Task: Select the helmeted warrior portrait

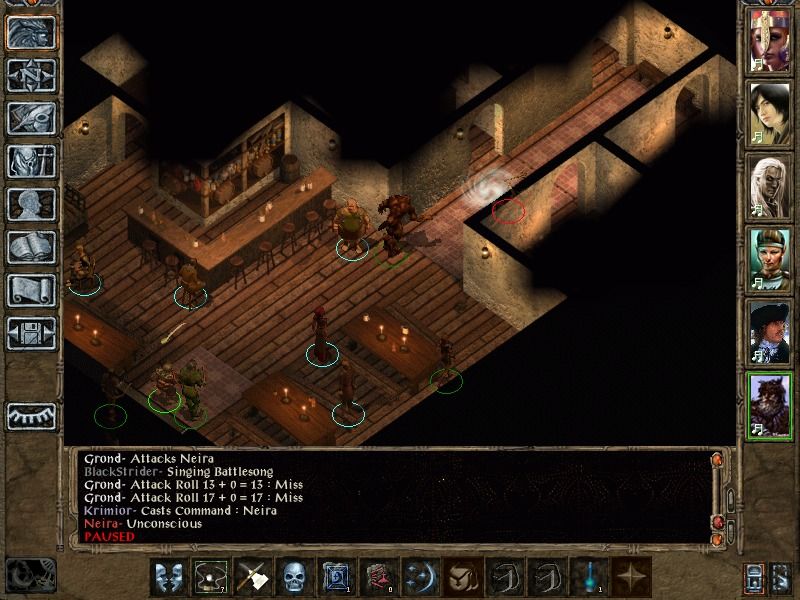Action: pos(769,256)
